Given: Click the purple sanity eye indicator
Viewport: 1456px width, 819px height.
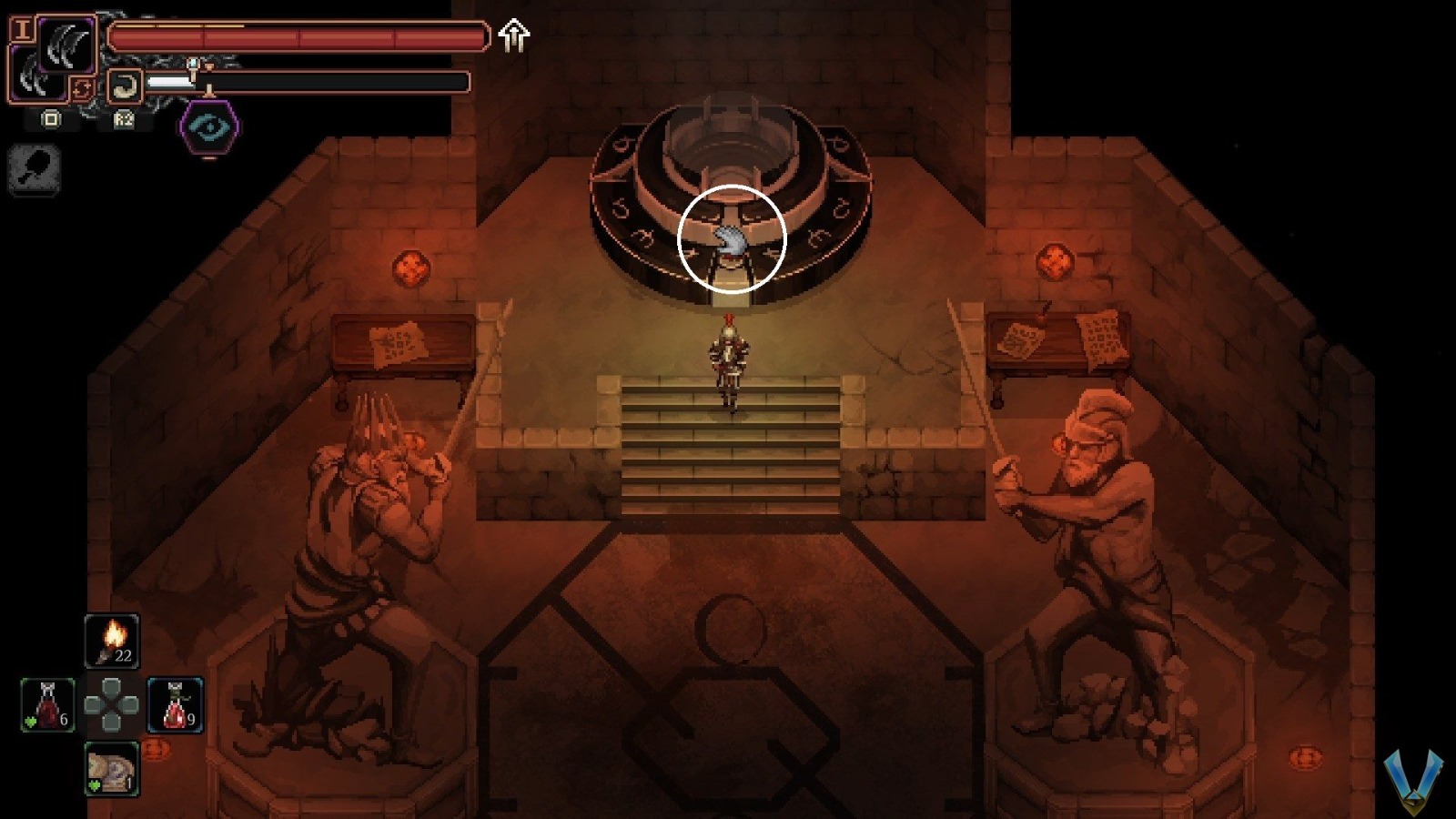Looking at the screenshot, I should click(208, 126).
